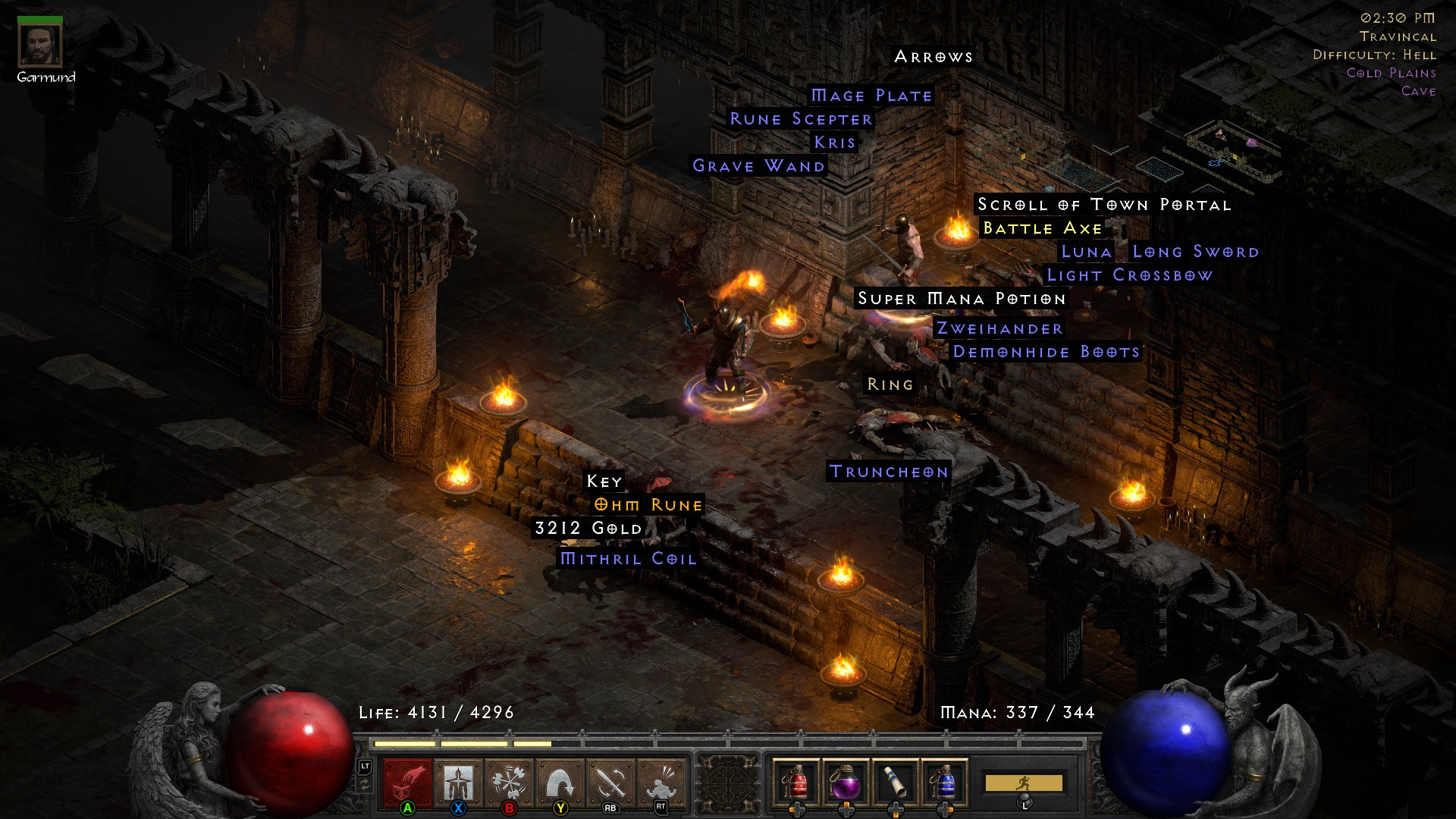This screenshot has height=819, width=1456.
Task: Use the scroll in the belt slot
Action: 896,781
